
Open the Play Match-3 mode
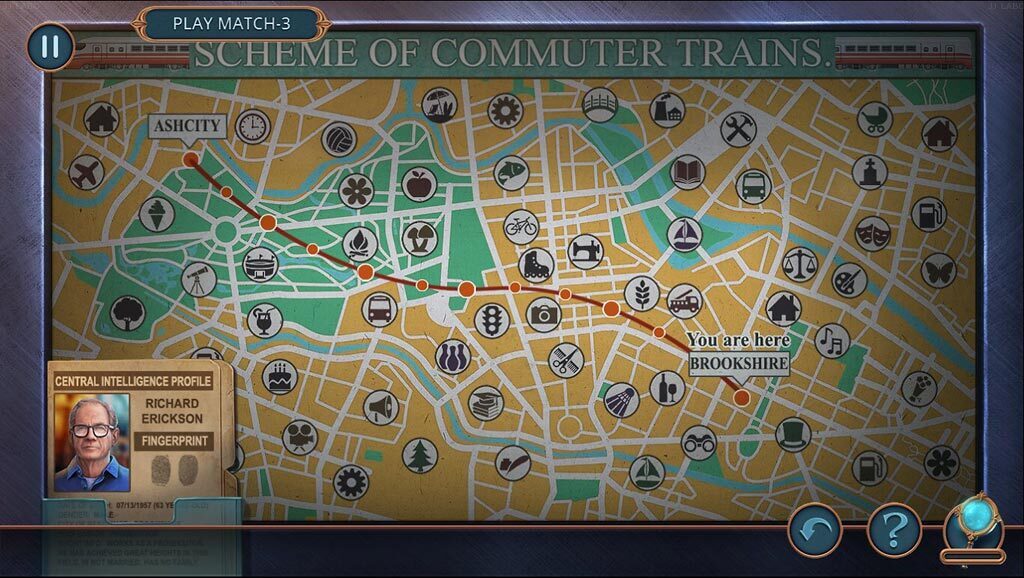coord(232,23)
